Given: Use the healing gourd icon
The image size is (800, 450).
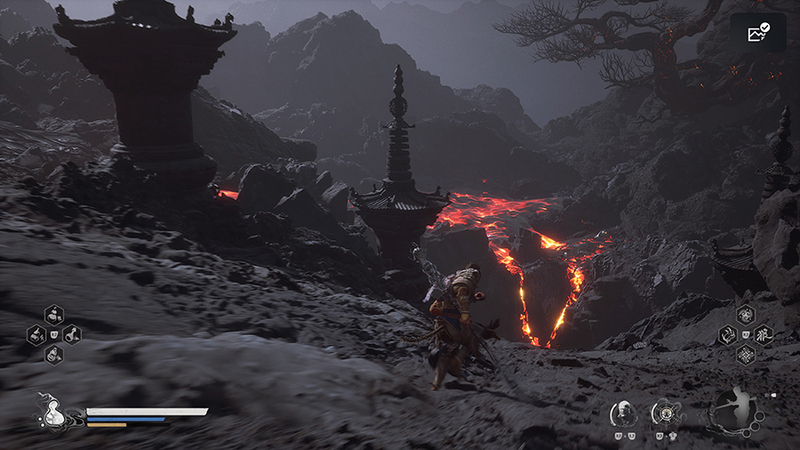Looking at the screenshot, I should [x=55, y=409].
